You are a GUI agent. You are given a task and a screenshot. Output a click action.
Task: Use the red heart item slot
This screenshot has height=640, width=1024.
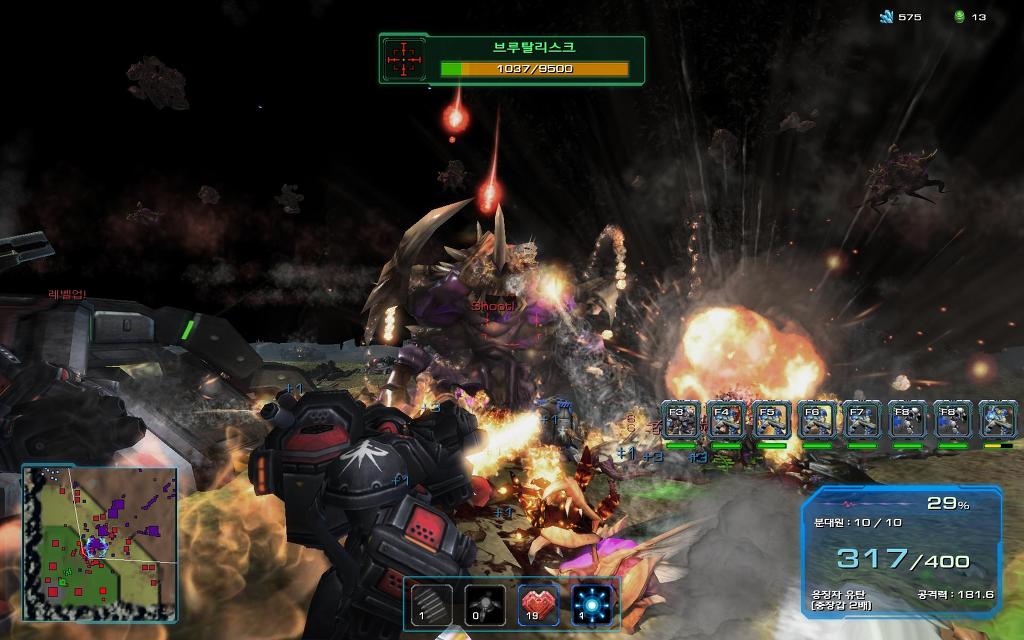coord(539,604)
